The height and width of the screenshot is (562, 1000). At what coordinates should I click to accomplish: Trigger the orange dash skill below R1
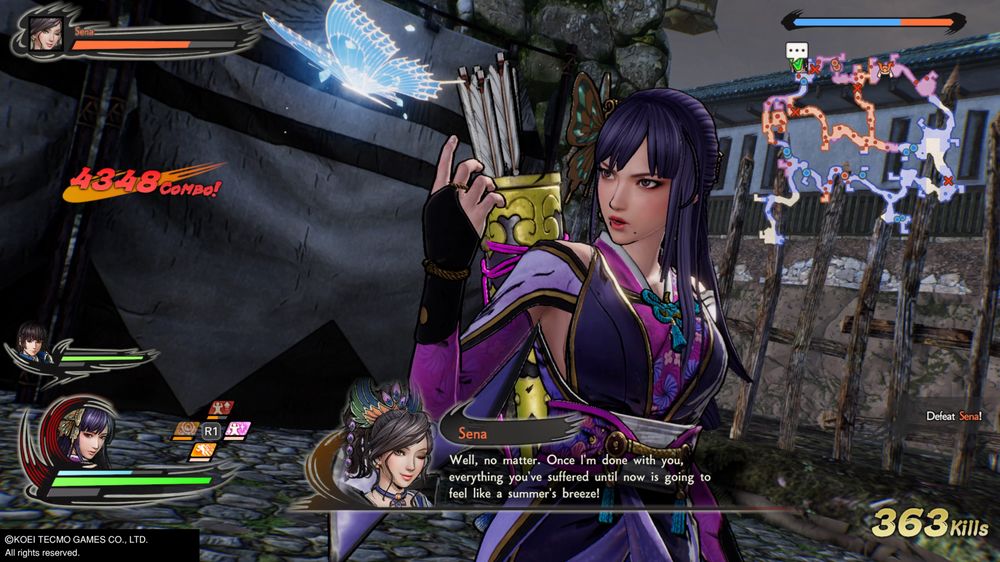[206, 450]
